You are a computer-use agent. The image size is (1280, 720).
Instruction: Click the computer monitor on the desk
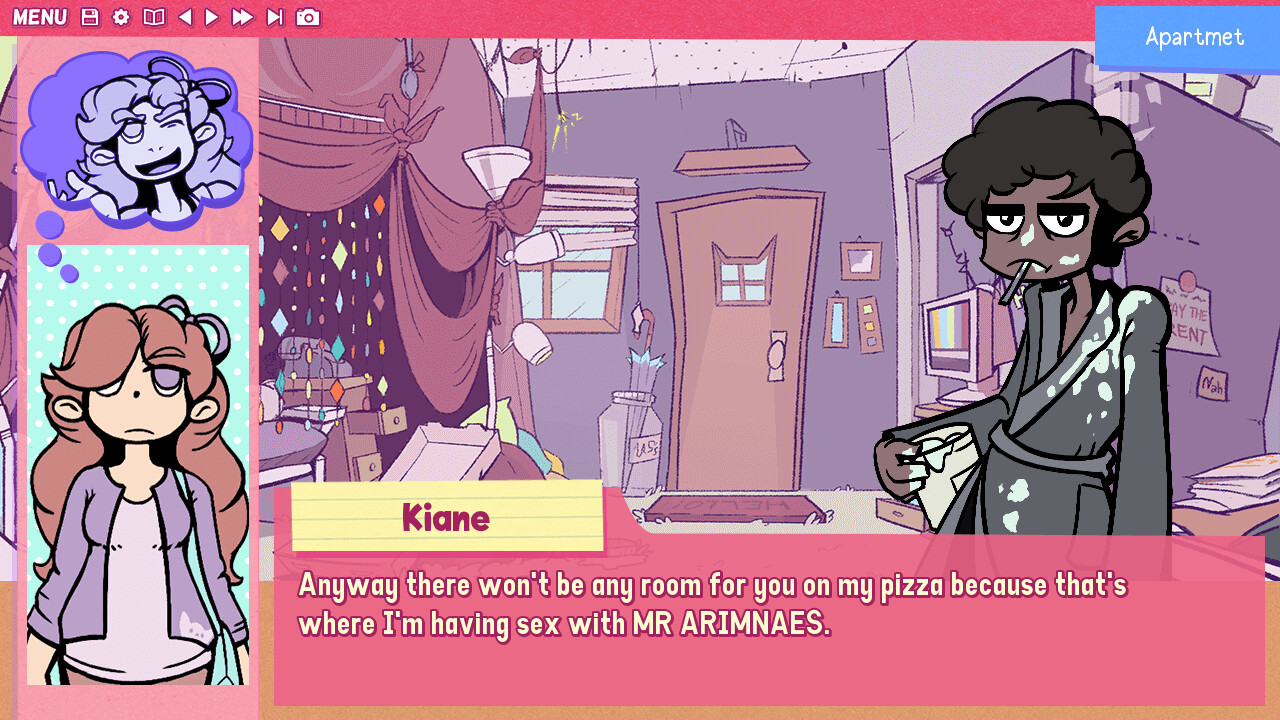click(x=953, y=330)
